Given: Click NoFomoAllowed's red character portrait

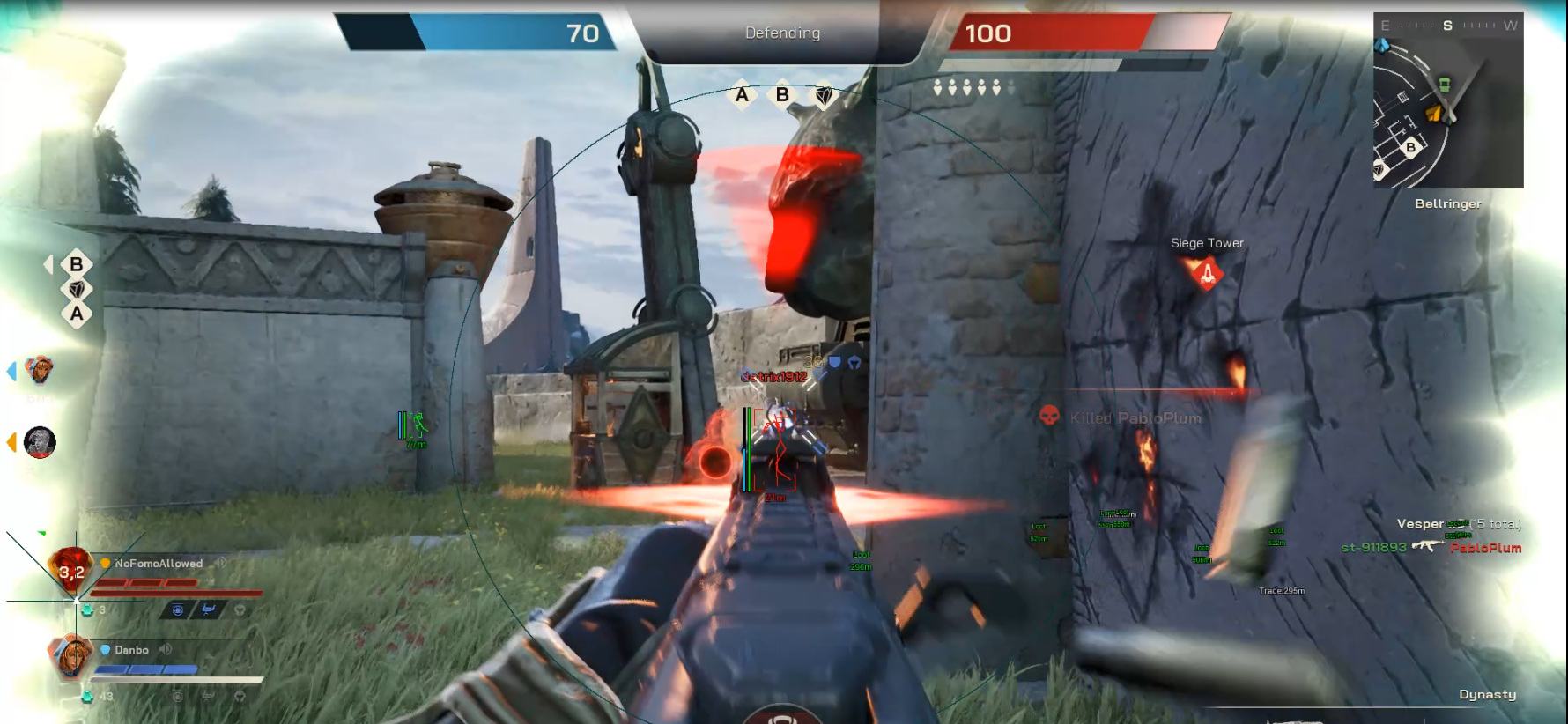Looking at the screenshot, I should pos(70,570).
